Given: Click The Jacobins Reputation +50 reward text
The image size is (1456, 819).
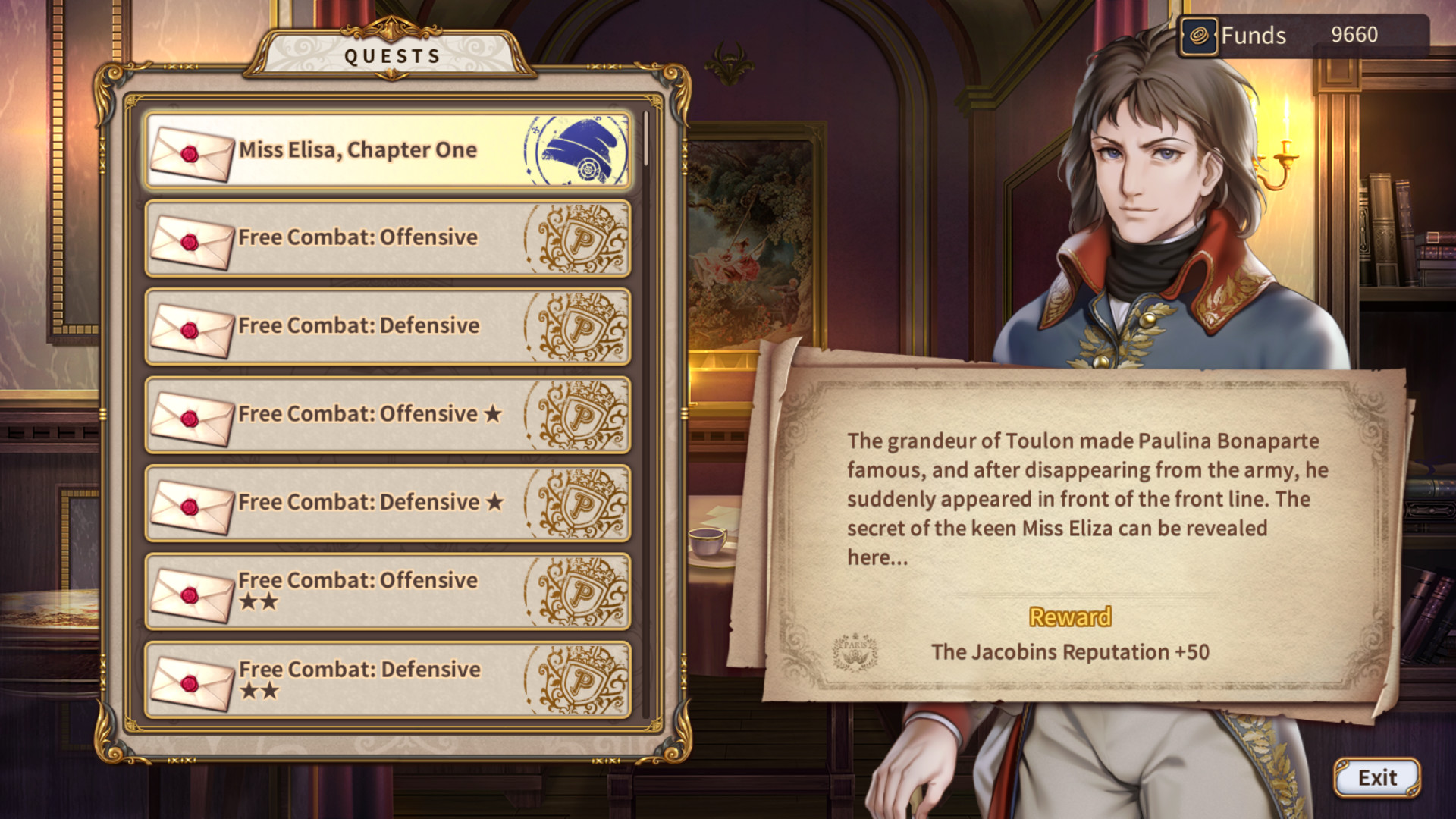Looking at the screenshot, I should coord(1072,650).
